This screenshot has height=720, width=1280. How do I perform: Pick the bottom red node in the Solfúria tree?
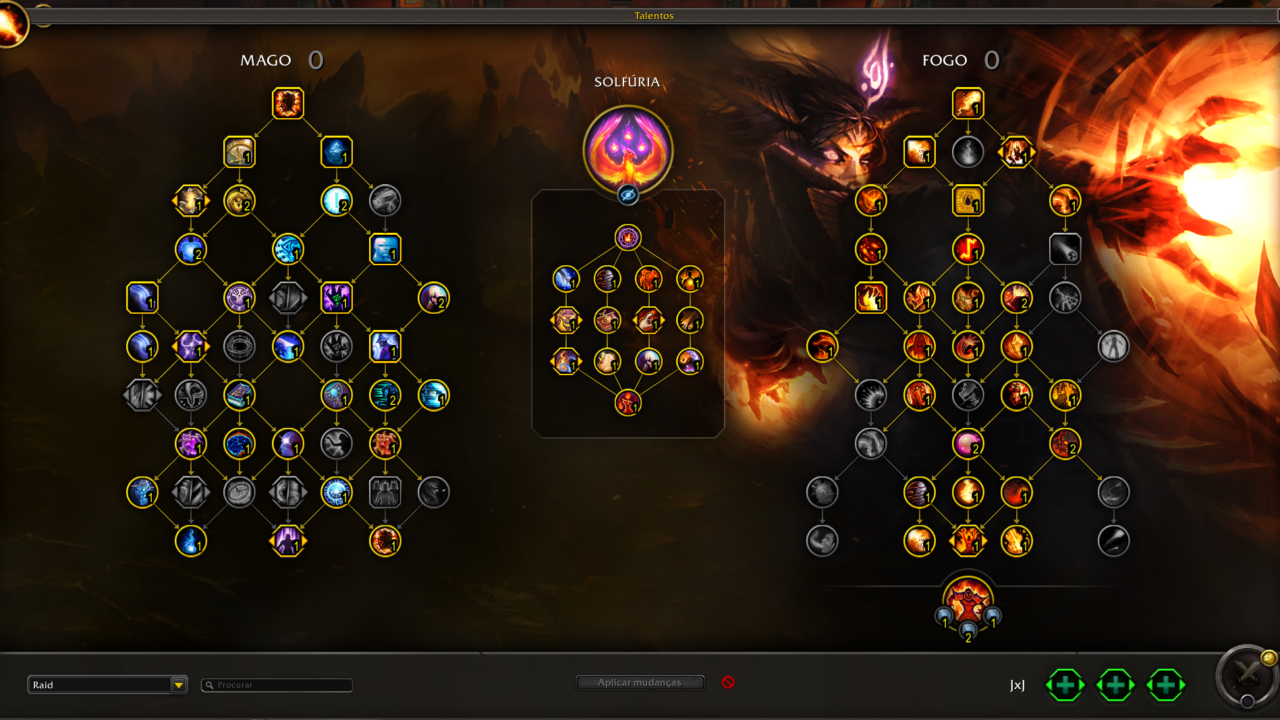[x=628, y=403]
